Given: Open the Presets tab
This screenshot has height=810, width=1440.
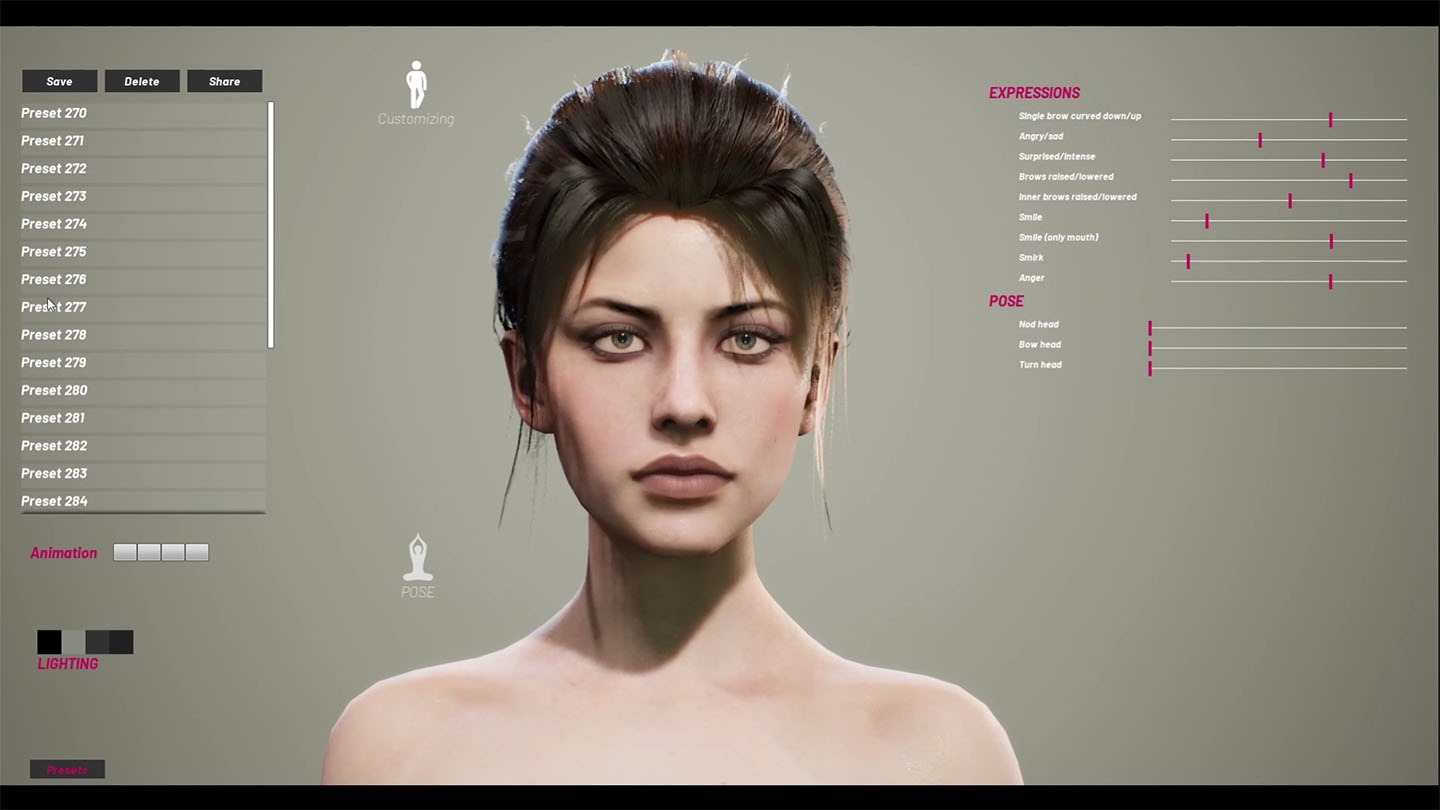Looking at the screenshot, I should 67,770.
